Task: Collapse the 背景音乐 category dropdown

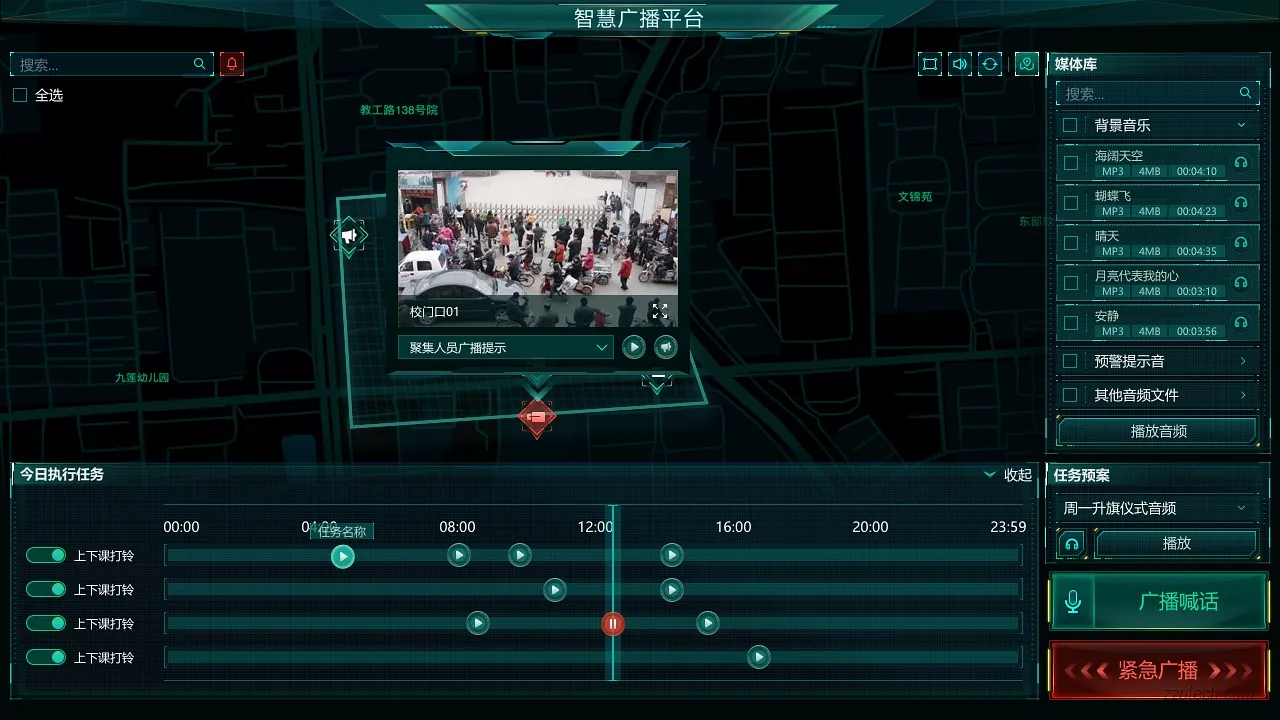Action: click(1243, 125)
